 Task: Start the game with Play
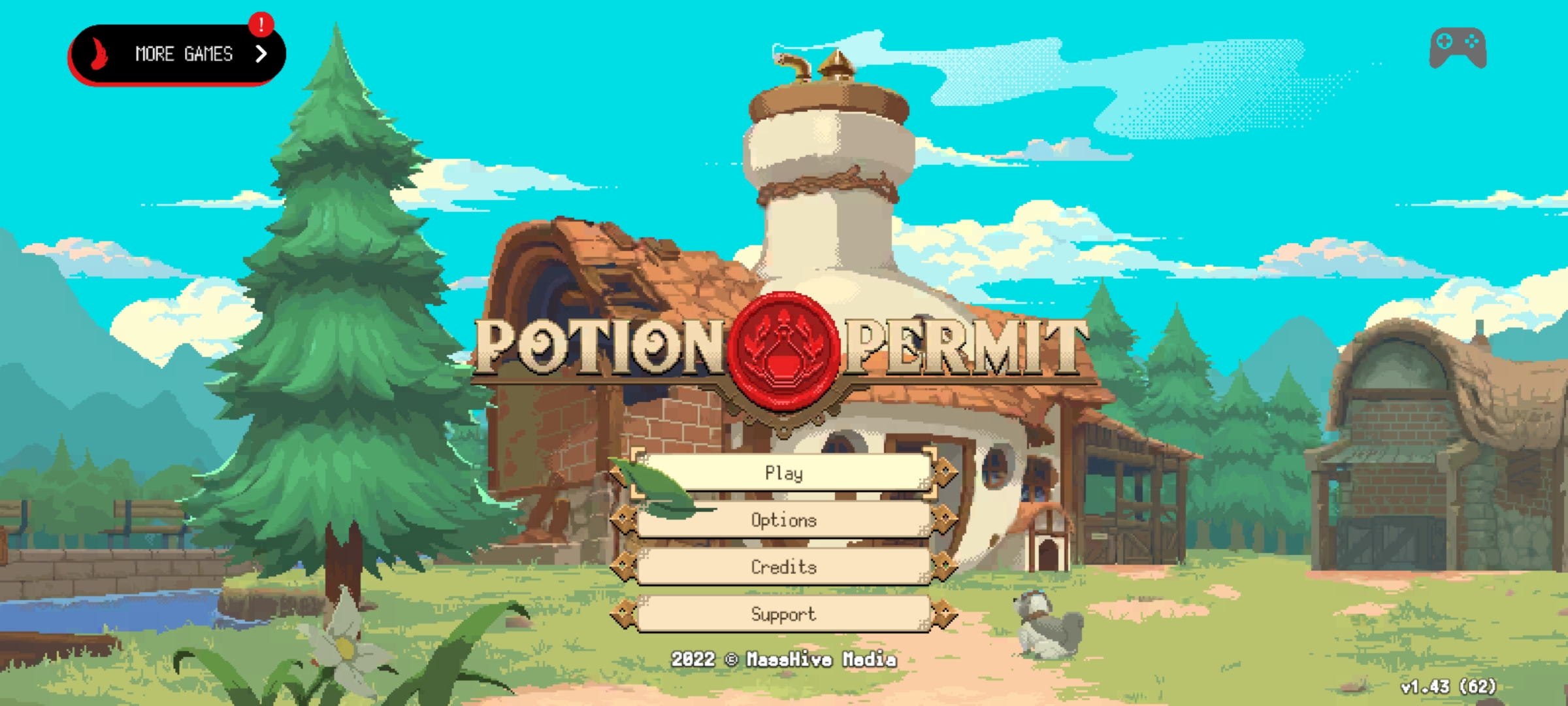point(783,472)
